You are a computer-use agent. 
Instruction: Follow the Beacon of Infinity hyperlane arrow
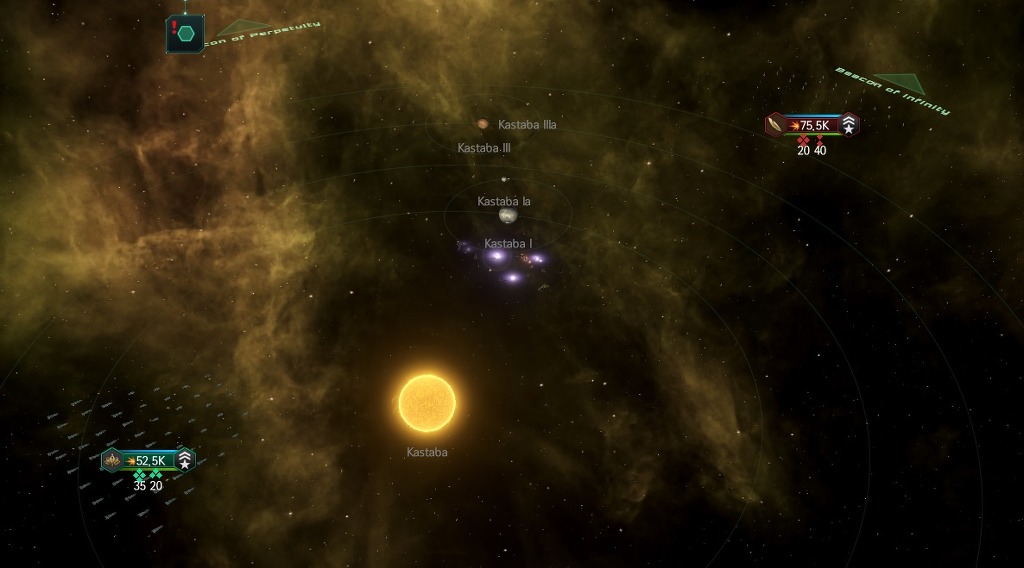(899, 83)
